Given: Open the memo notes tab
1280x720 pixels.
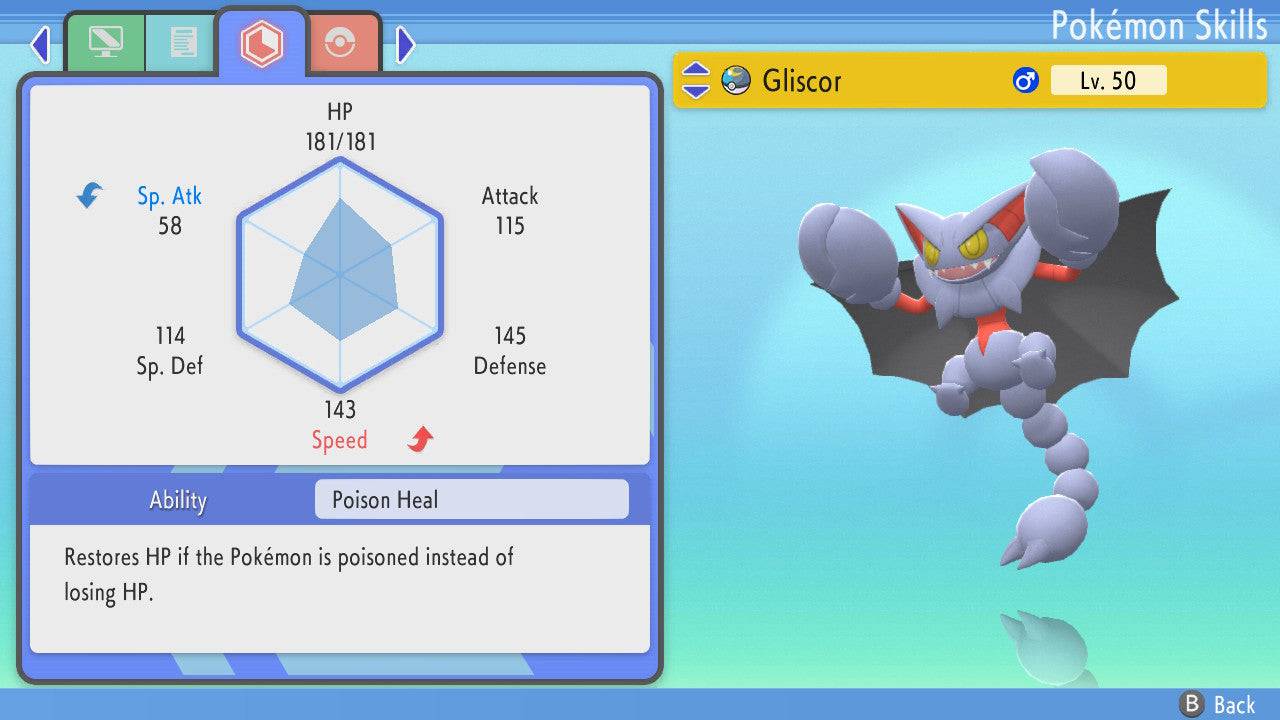Looking at the screenshot, I should click(182, 42).
